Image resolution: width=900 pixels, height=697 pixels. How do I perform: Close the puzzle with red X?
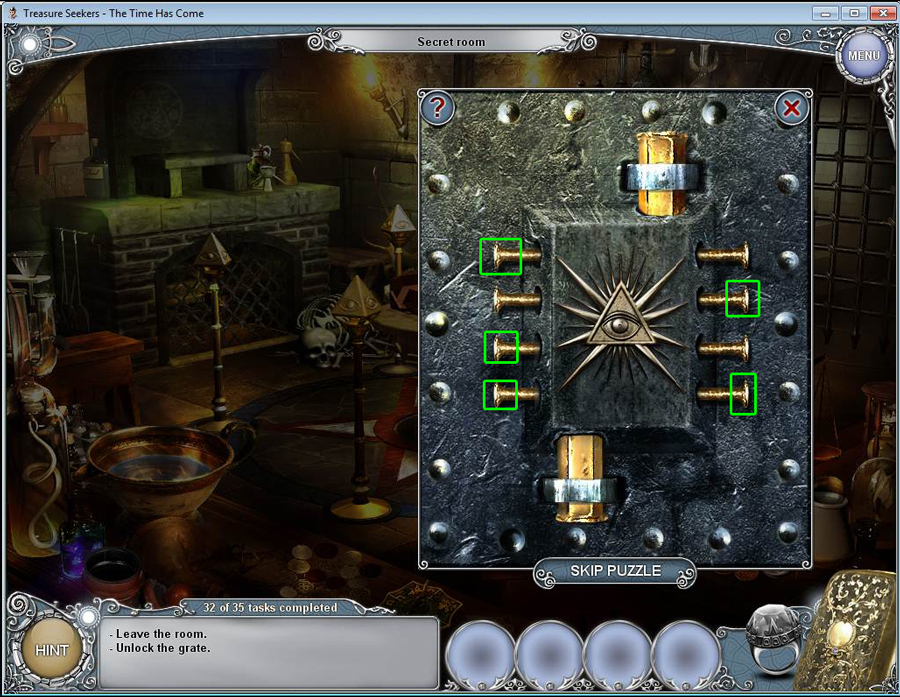[x=791, y=108]
